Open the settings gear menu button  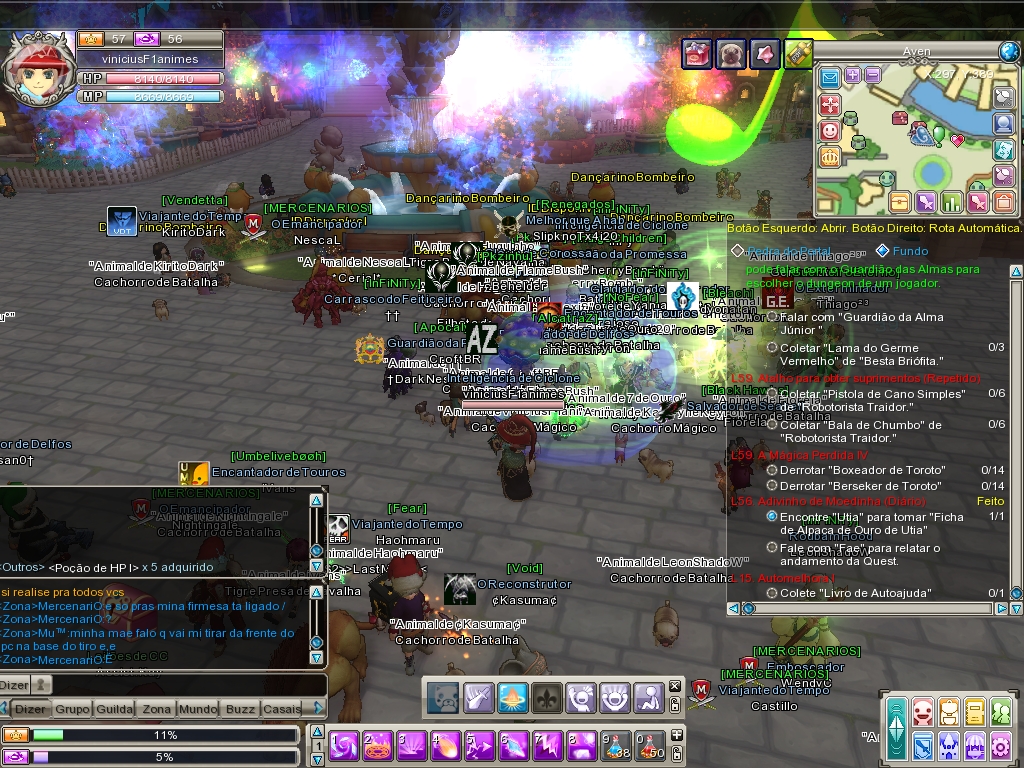1000,745
